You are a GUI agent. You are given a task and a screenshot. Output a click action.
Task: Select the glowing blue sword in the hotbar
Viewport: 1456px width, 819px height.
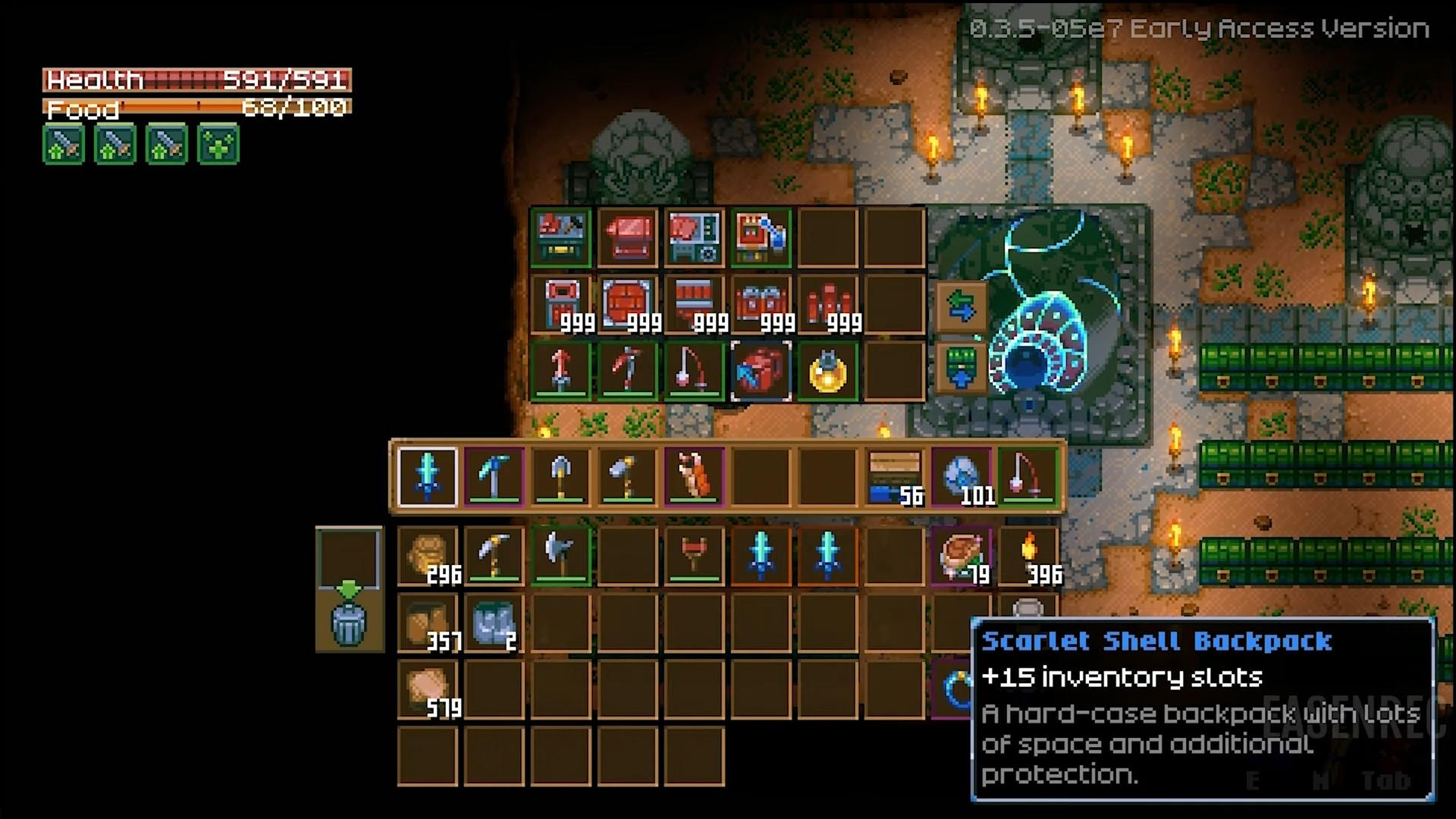425,477
